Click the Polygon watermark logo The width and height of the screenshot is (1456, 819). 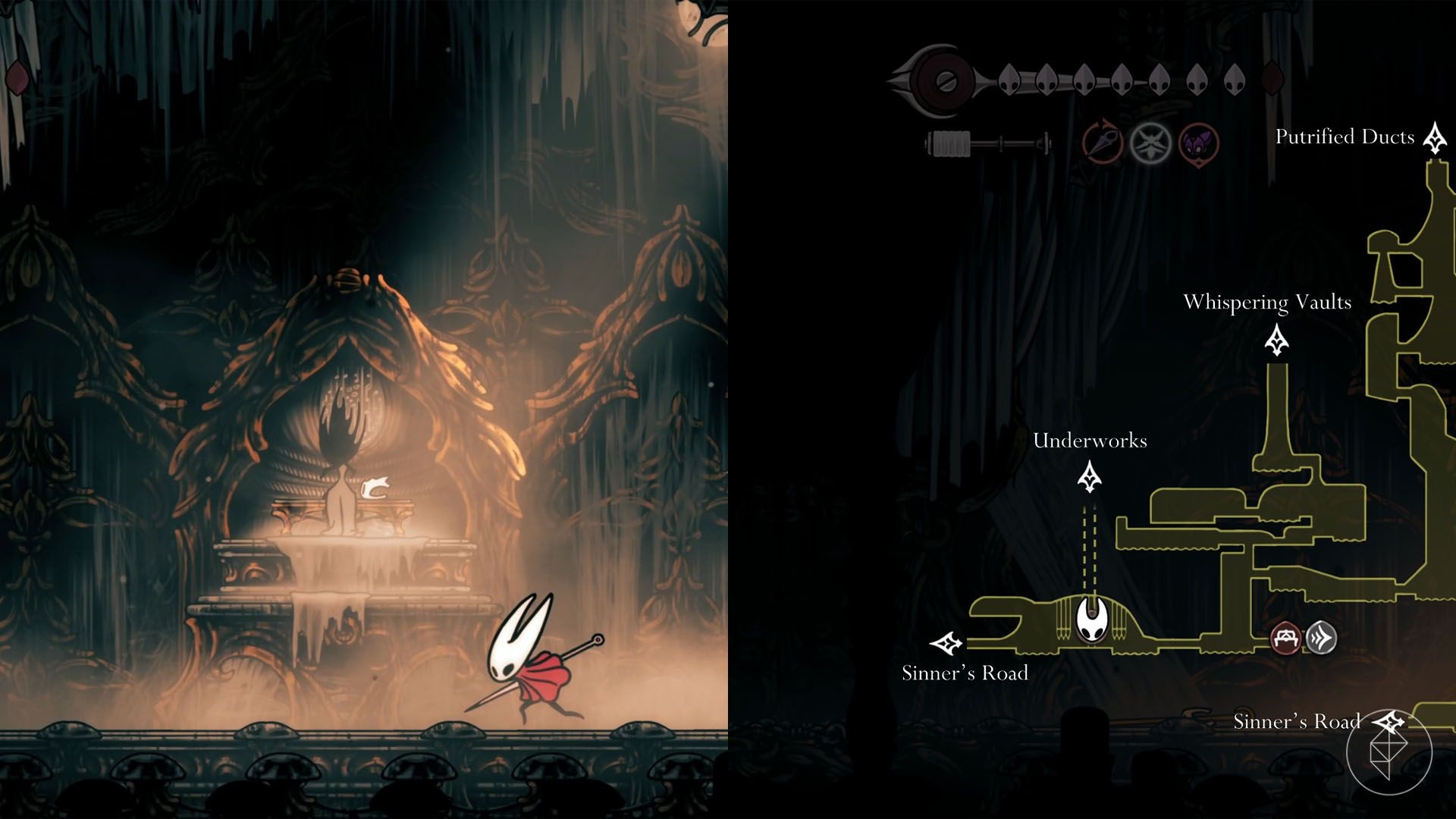click(x=1389, y=752)
